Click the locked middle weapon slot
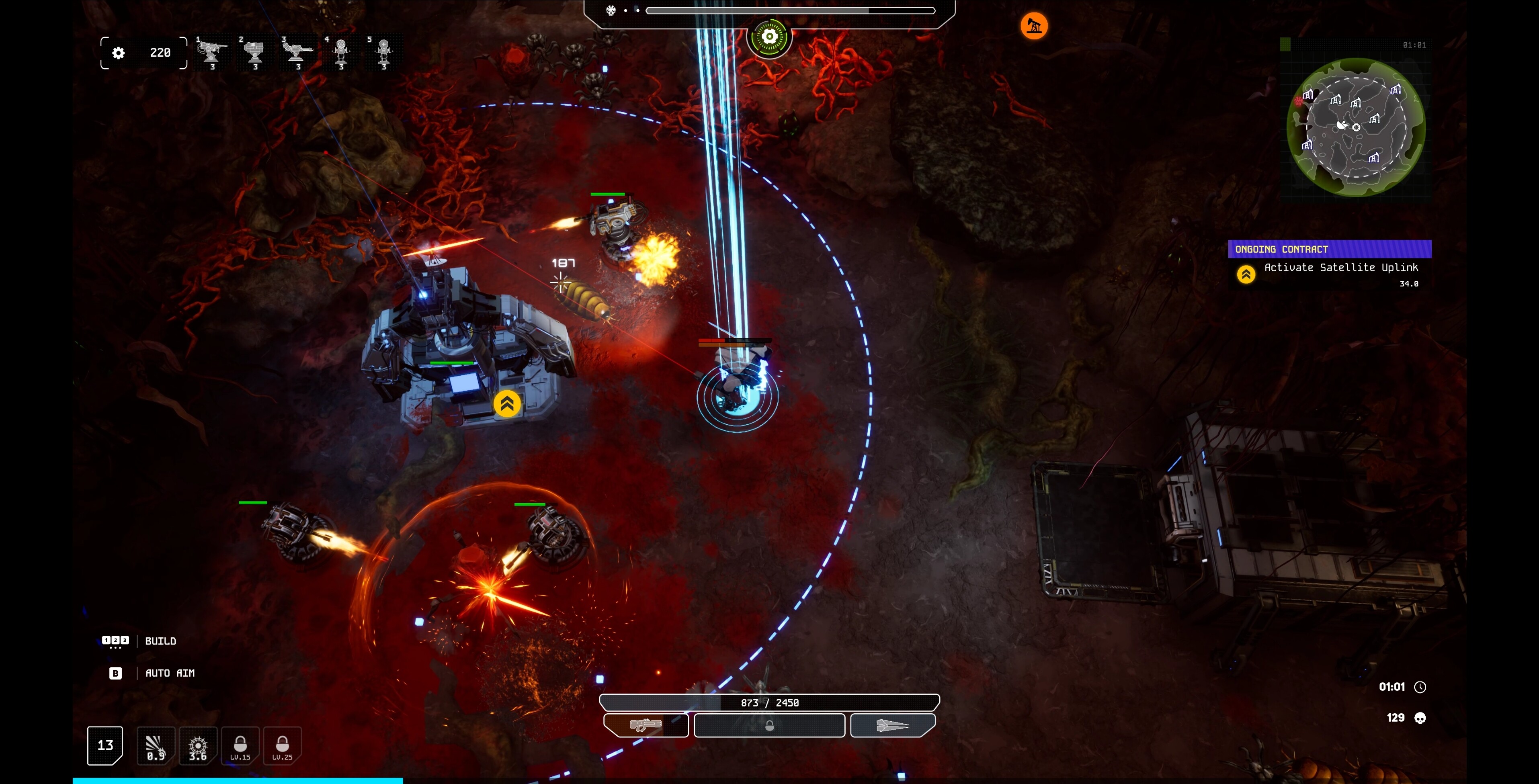 769,725
